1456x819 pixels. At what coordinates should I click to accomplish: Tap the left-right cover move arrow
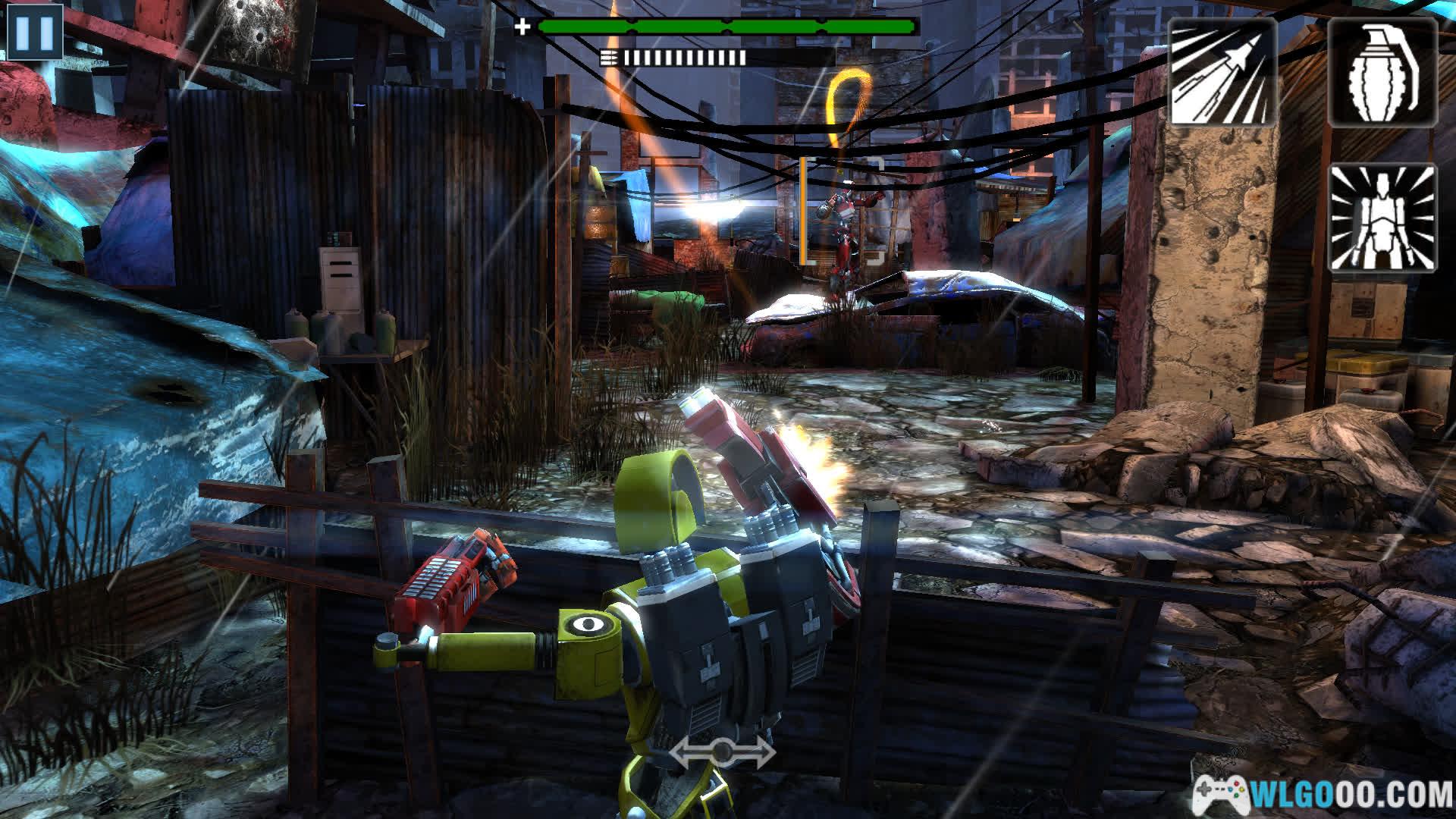tap(722, 752)
